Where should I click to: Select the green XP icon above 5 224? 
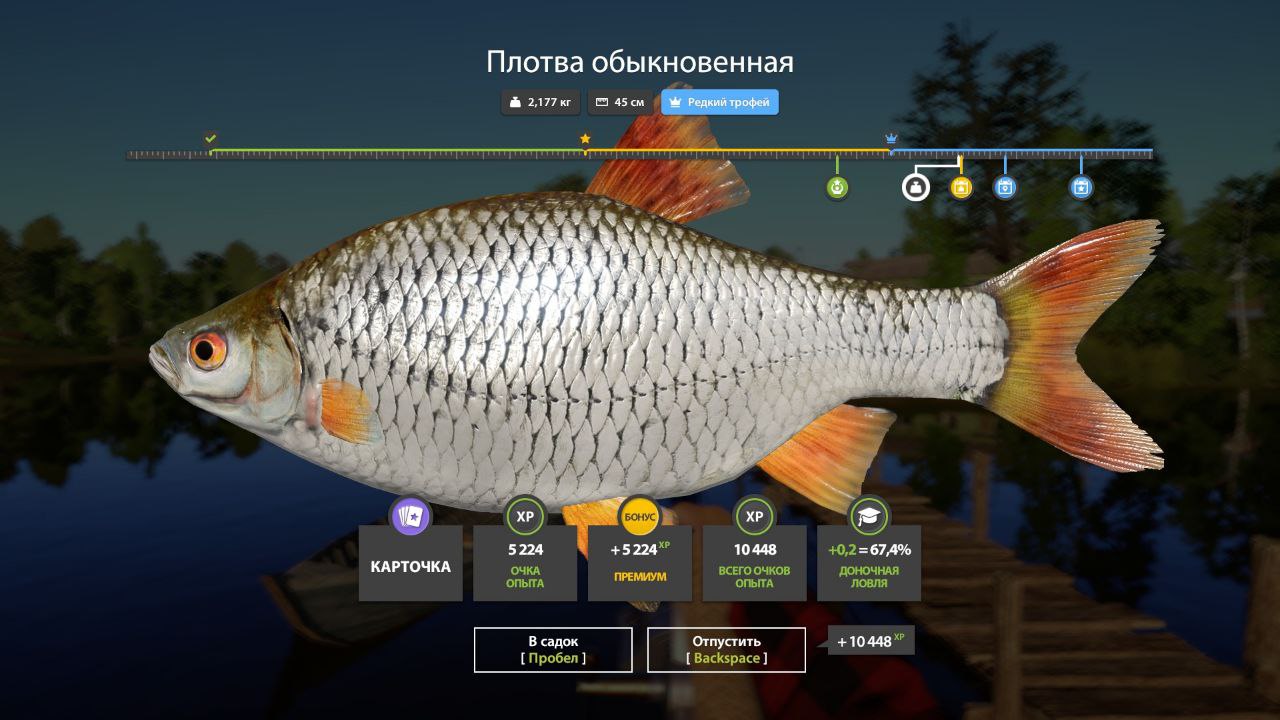(x=525, y=517)
